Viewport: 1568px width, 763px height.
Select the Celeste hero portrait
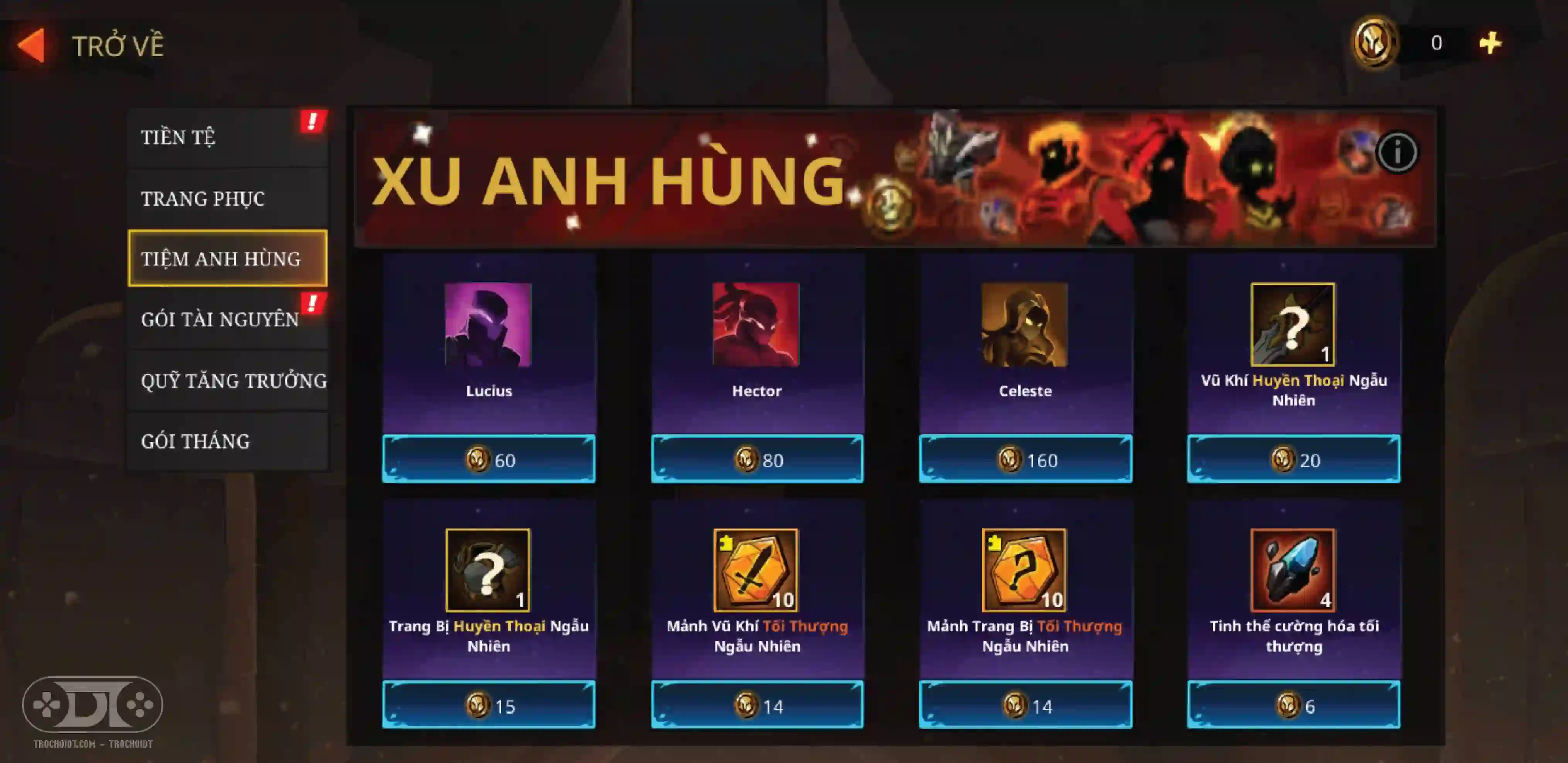click(x=1024, y=325)
